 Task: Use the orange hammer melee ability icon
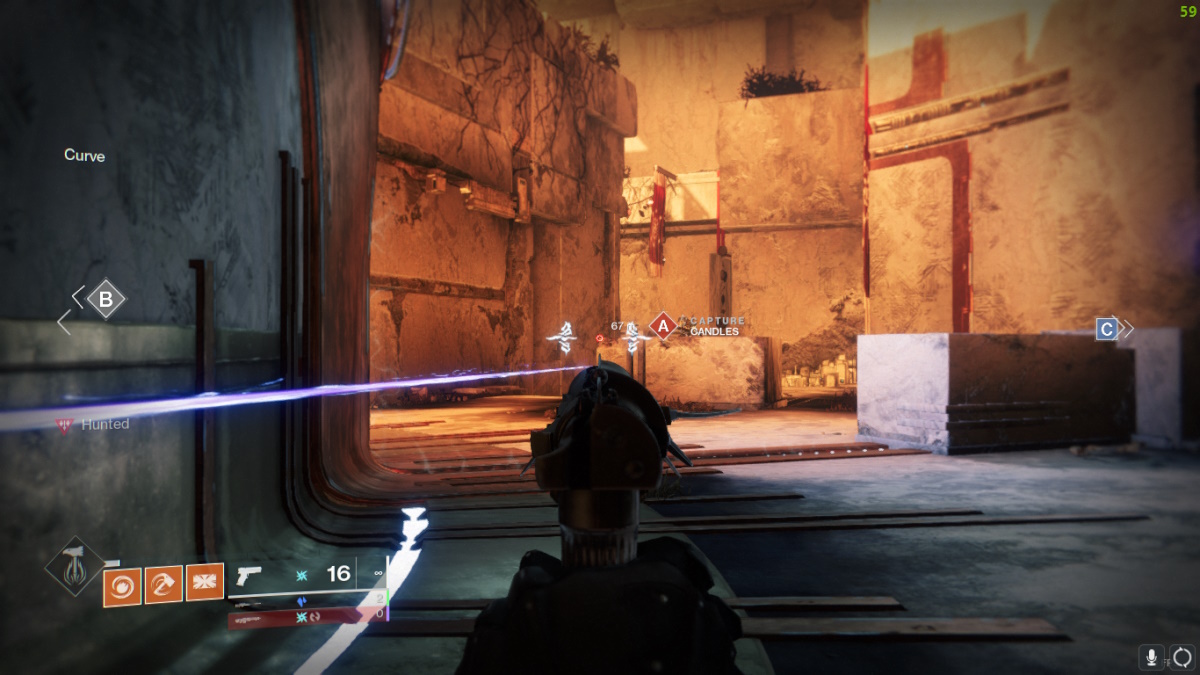[163, 585]
